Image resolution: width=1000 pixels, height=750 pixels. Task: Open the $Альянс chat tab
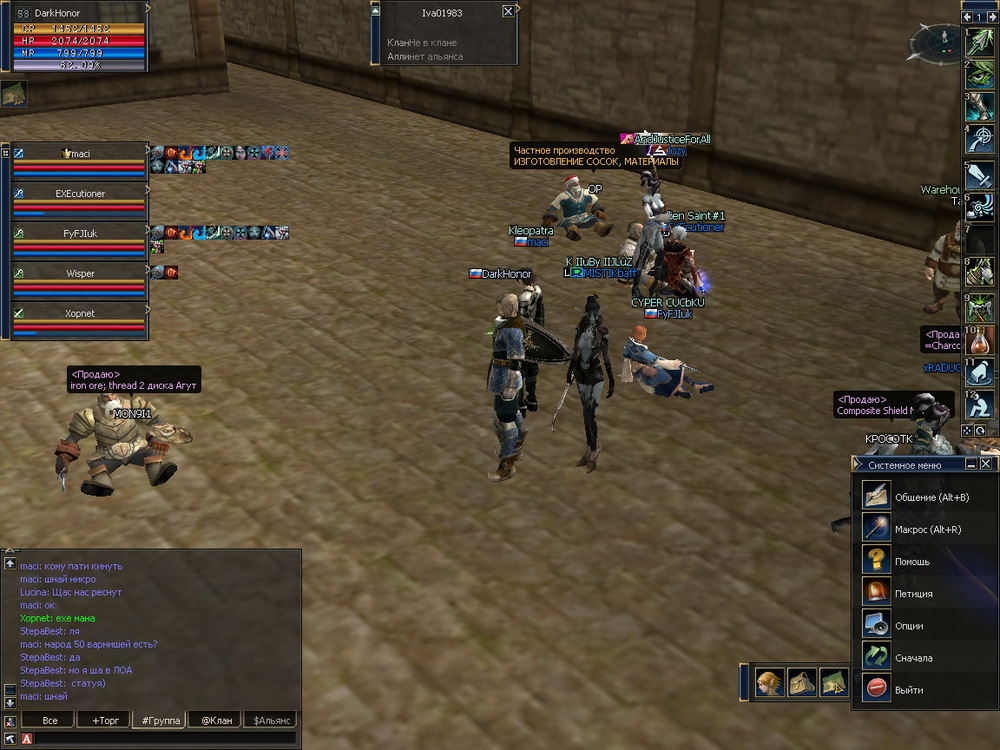point(271,720)
